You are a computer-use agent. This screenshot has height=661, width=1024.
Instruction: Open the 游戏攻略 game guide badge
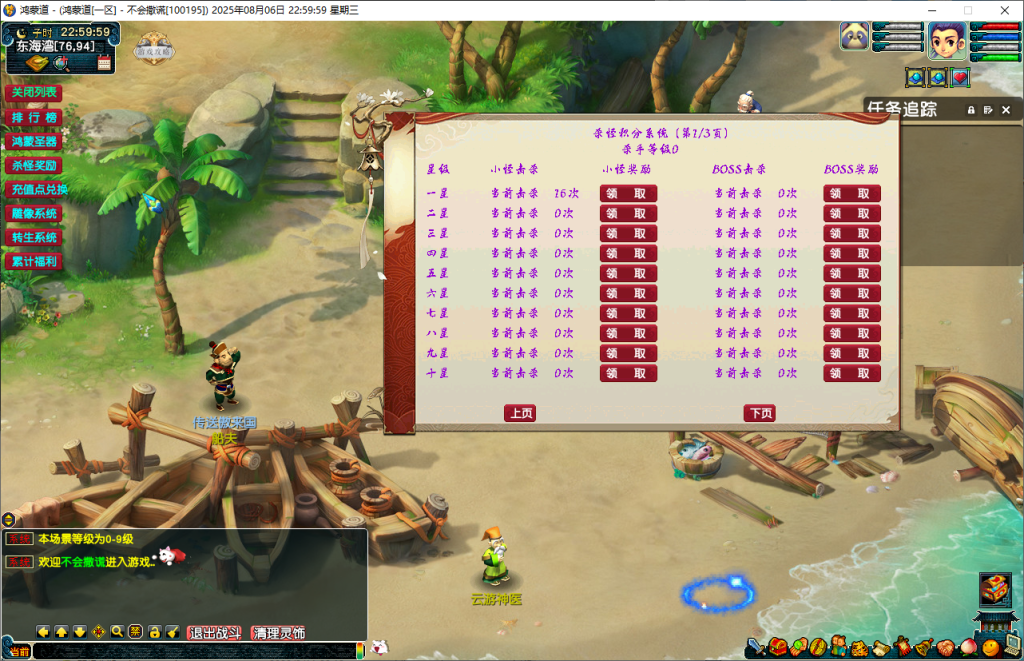(155, 49)
